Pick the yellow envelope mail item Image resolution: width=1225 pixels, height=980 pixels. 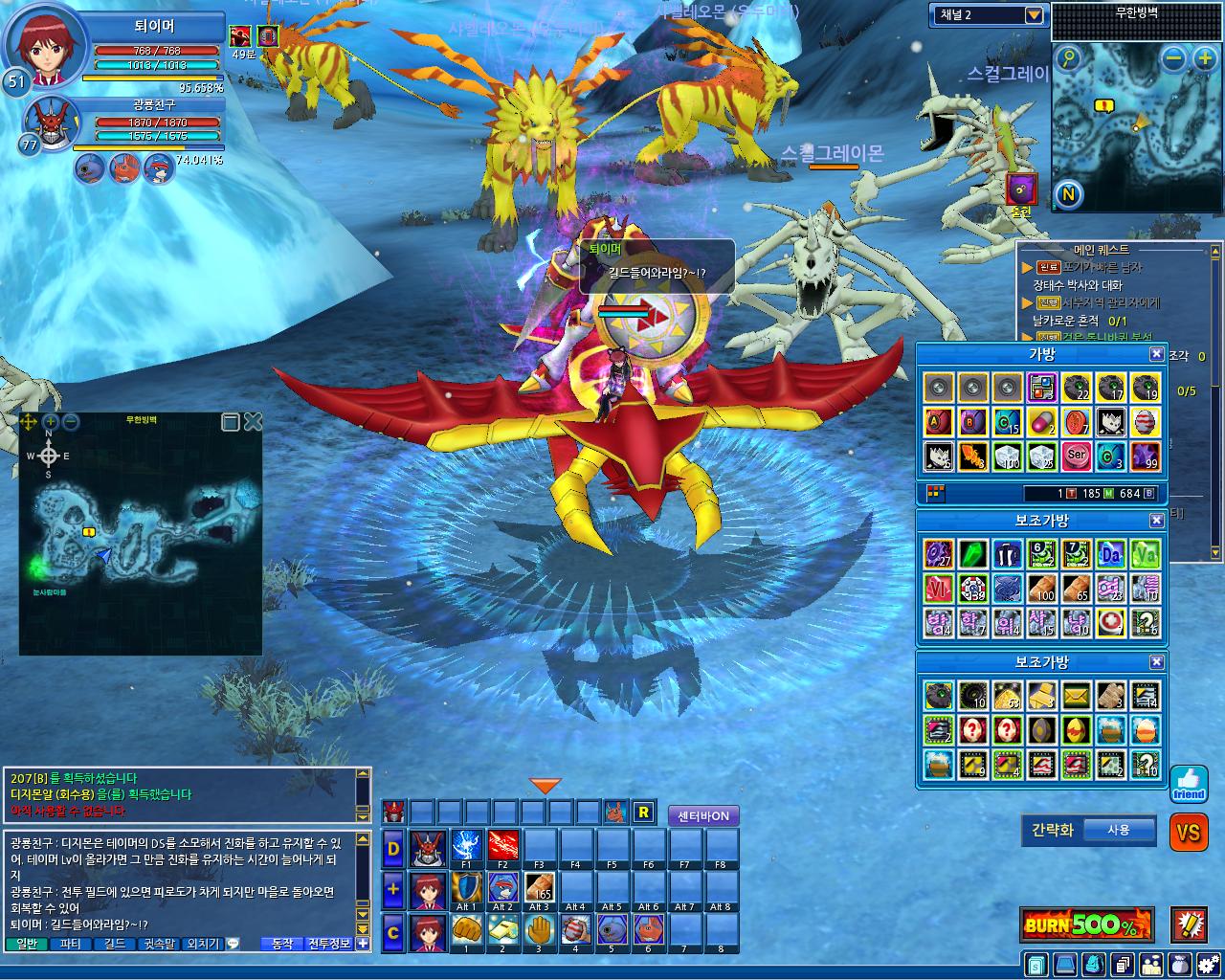(1076, 696)
